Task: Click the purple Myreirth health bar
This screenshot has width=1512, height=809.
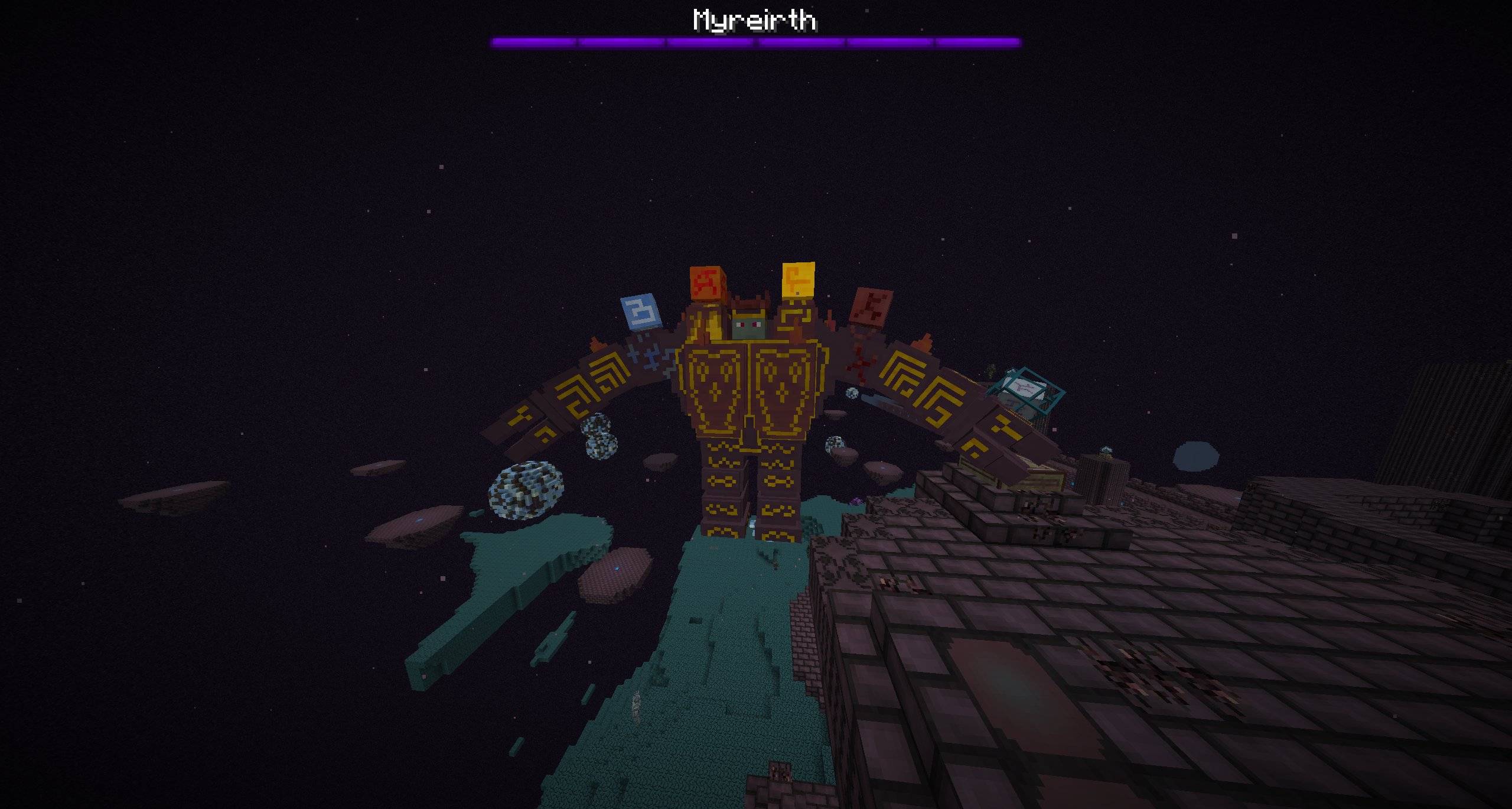Action: click(755, 40)
